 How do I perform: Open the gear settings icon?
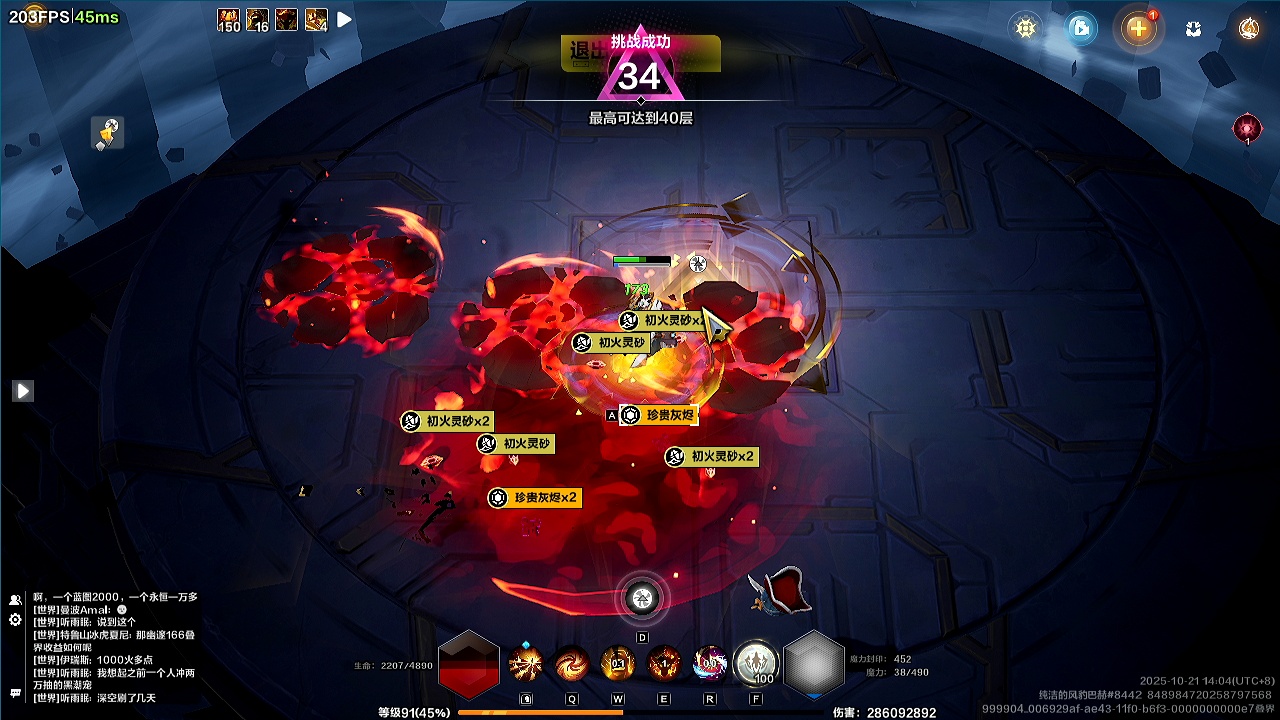click(x=1025, y=28)
